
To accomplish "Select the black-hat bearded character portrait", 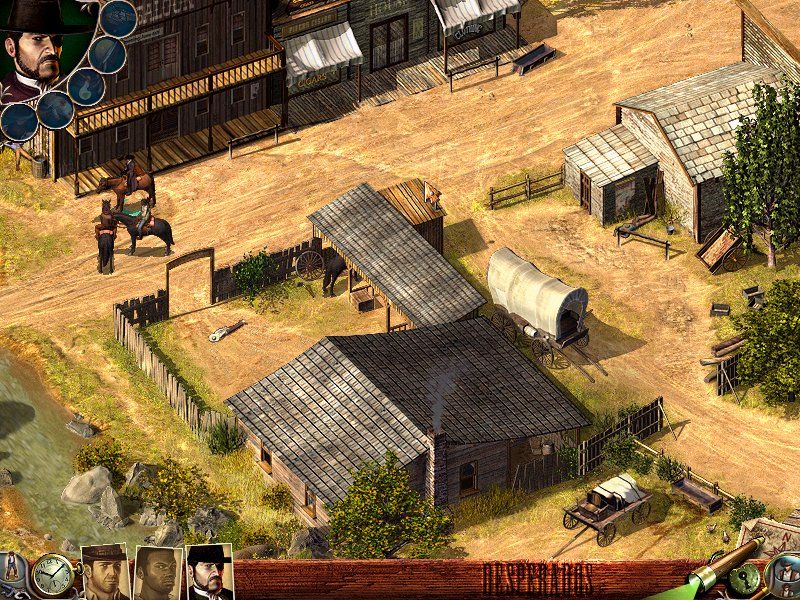I will pyautogui.click(x=209, y=572).
